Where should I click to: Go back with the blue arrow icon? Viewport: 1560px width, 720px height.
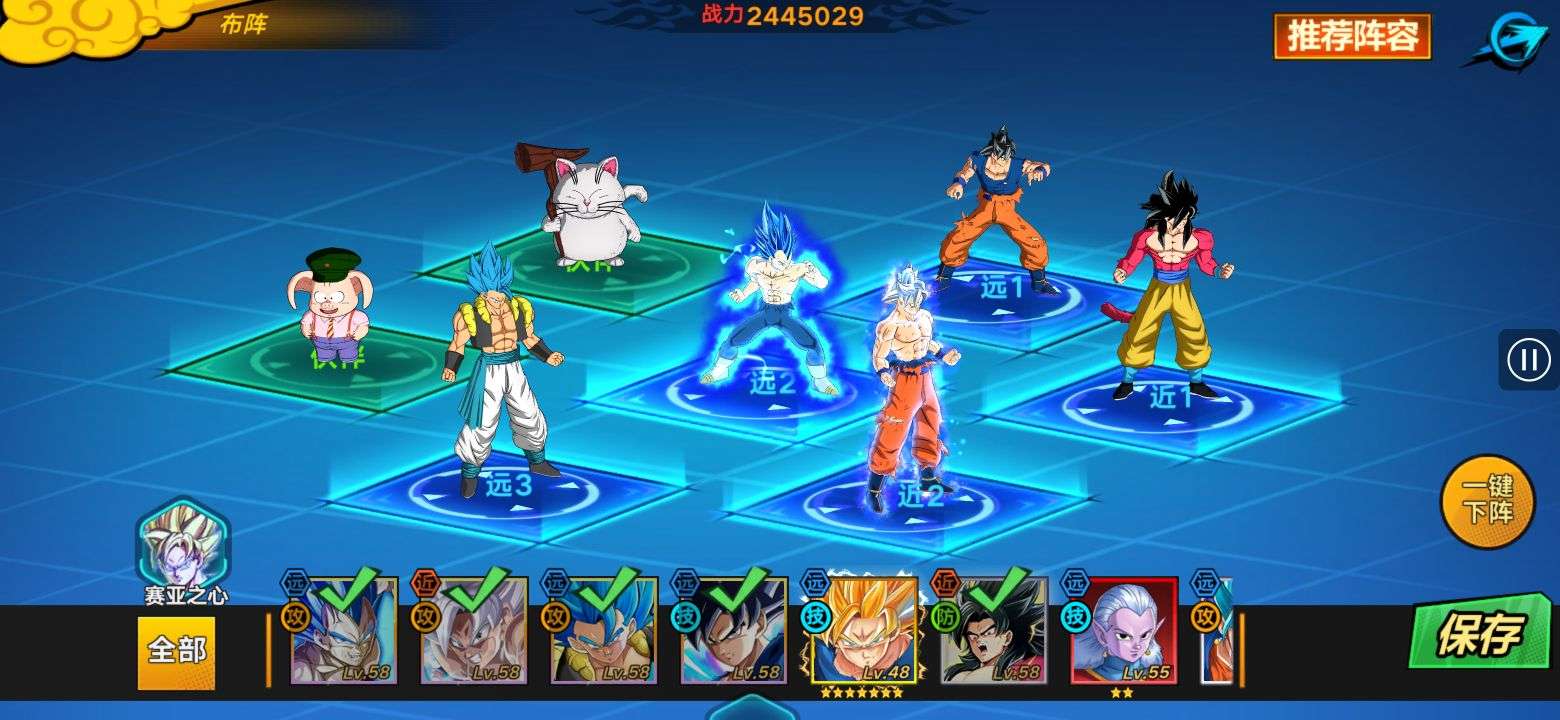[1510, 40]
